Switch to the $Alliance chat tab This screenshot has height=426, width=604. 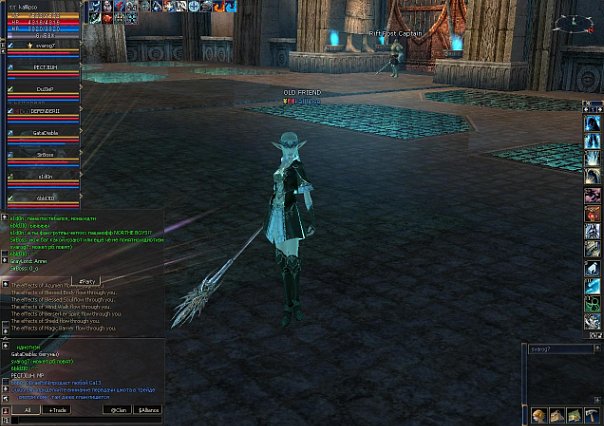point(148,410)
